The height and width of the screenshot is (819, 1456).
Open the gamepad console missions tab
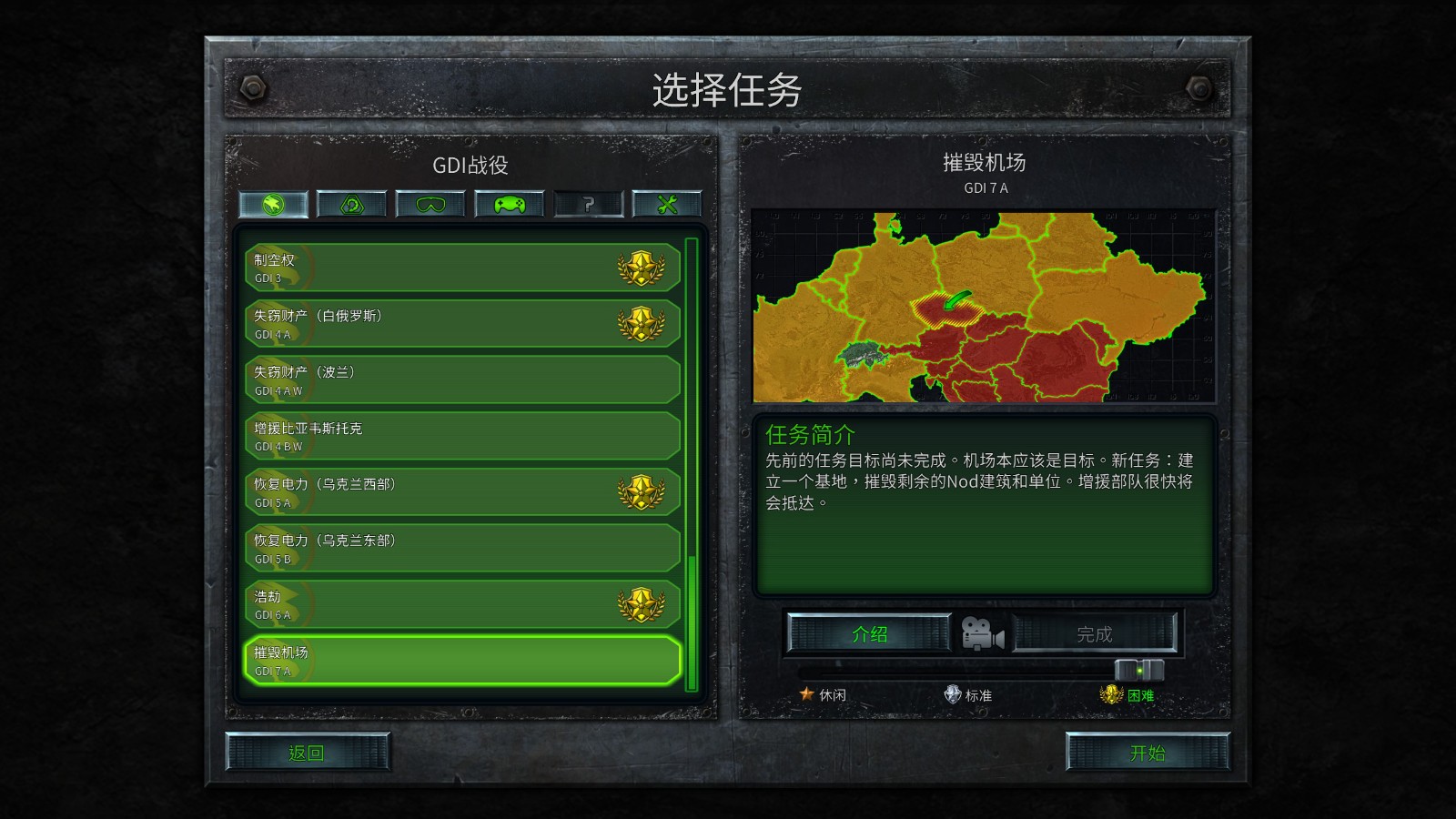[x=509, y=204]
